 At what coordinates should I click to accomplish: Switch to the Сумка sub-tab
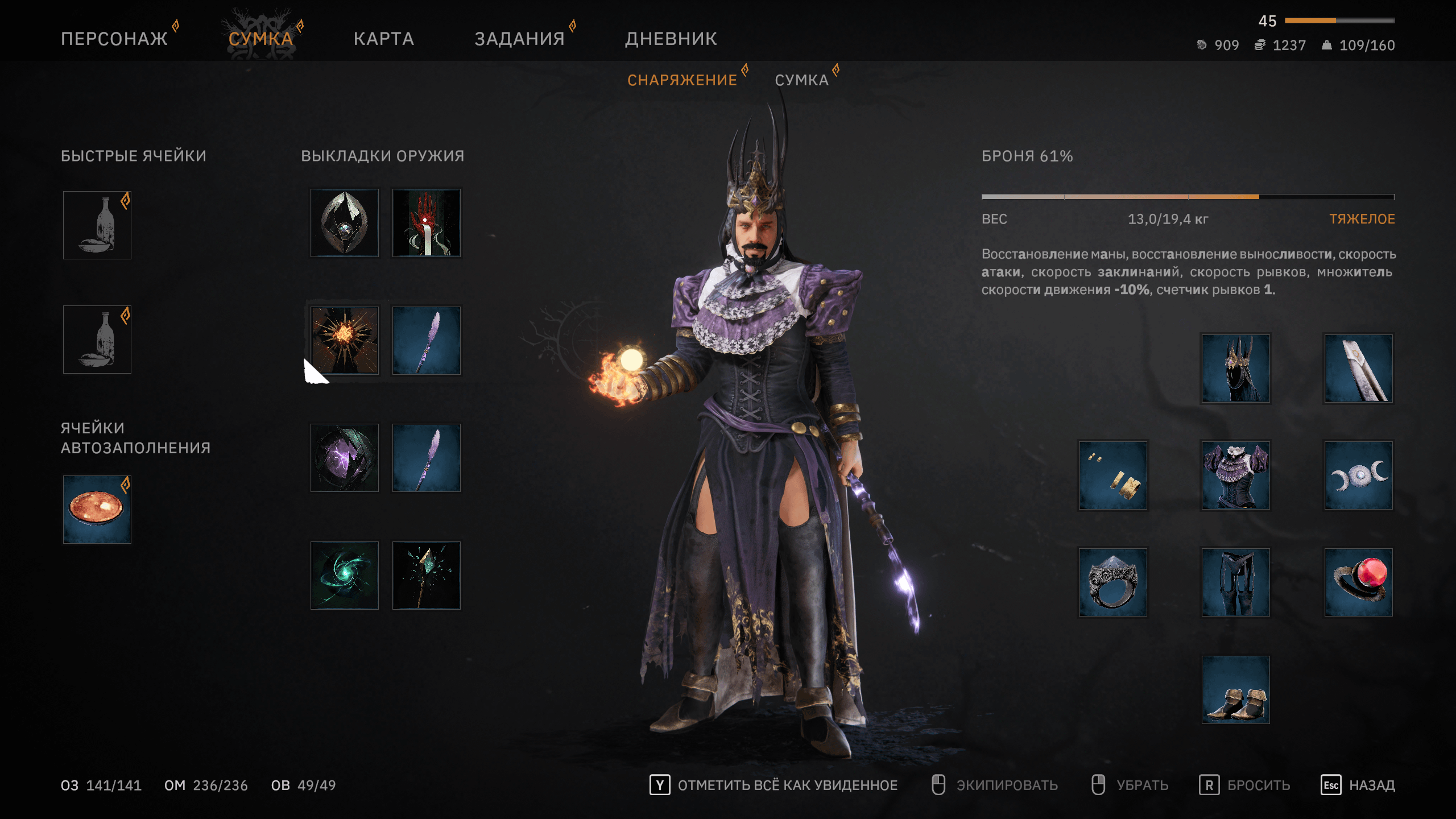[x=801, y=80]
